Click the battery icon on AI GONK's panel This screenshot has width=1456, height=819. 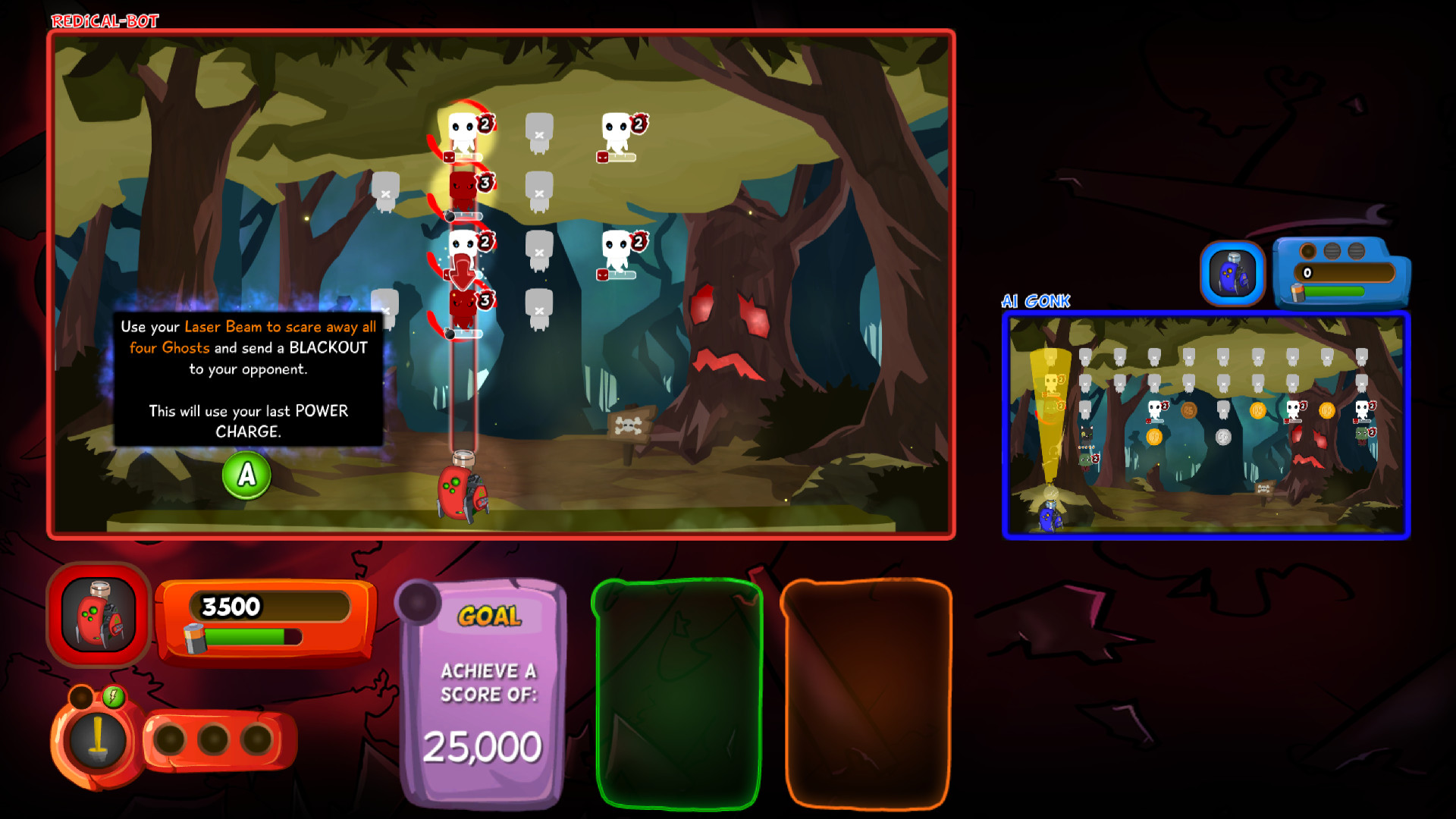click(x=1298, y=292)
